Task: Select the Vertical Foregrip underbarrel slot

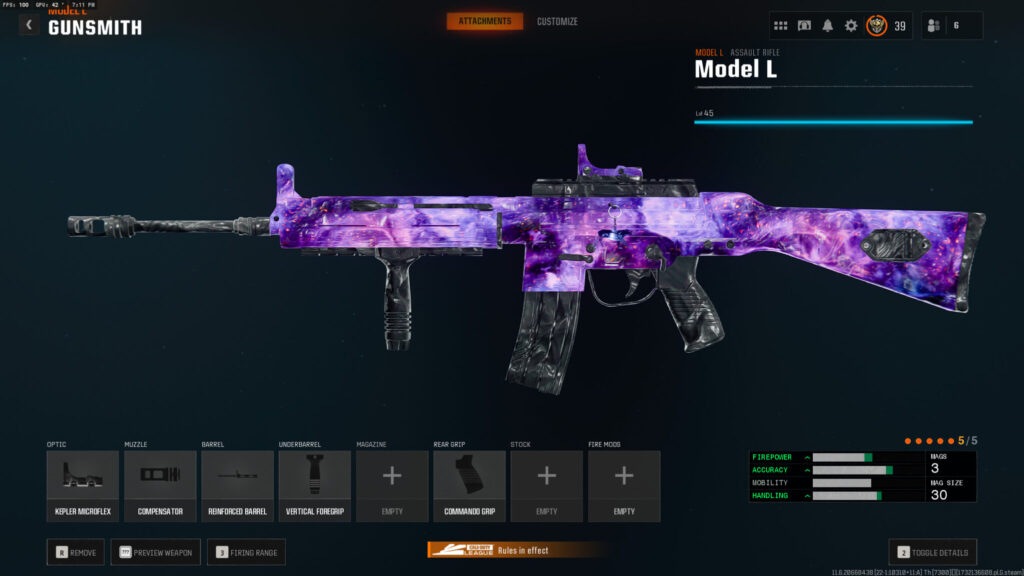Action: click(x=315, y=485)
